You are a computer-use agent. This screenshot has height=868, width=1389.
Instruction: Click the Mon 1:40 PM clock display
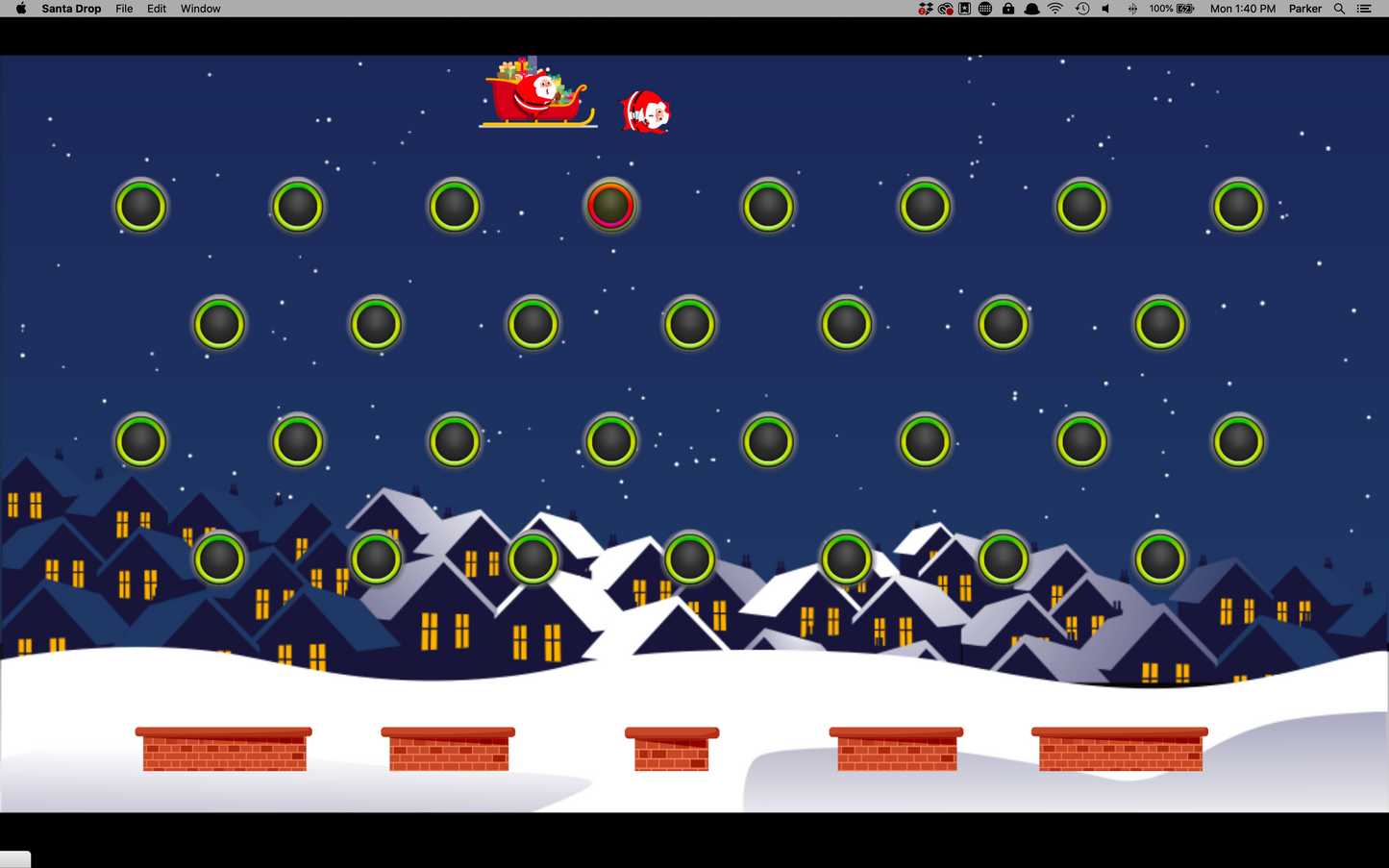(x=1242, y=9)
